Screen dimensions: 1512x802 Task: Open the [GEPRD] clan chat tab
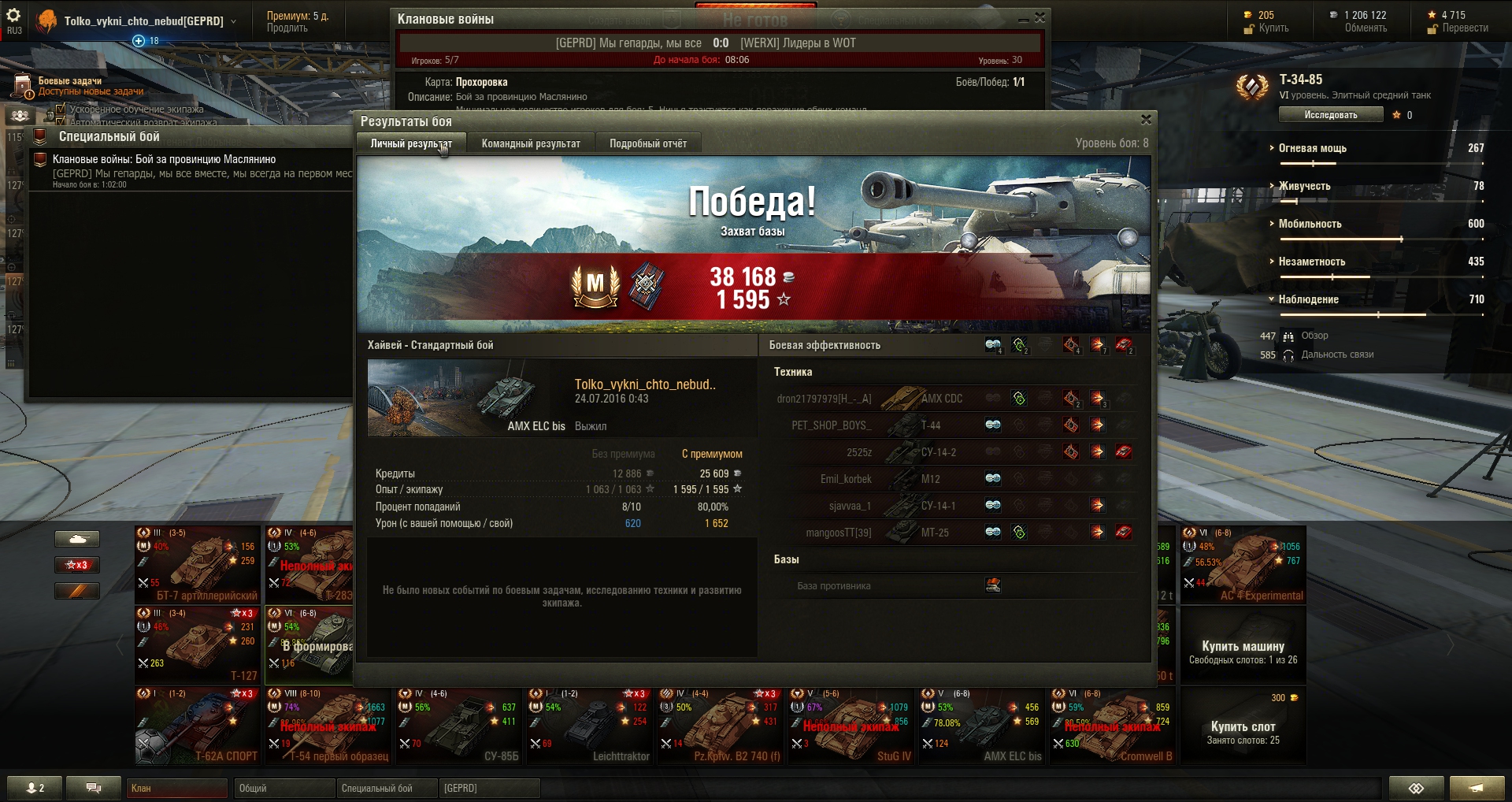(x=490, y=788)
